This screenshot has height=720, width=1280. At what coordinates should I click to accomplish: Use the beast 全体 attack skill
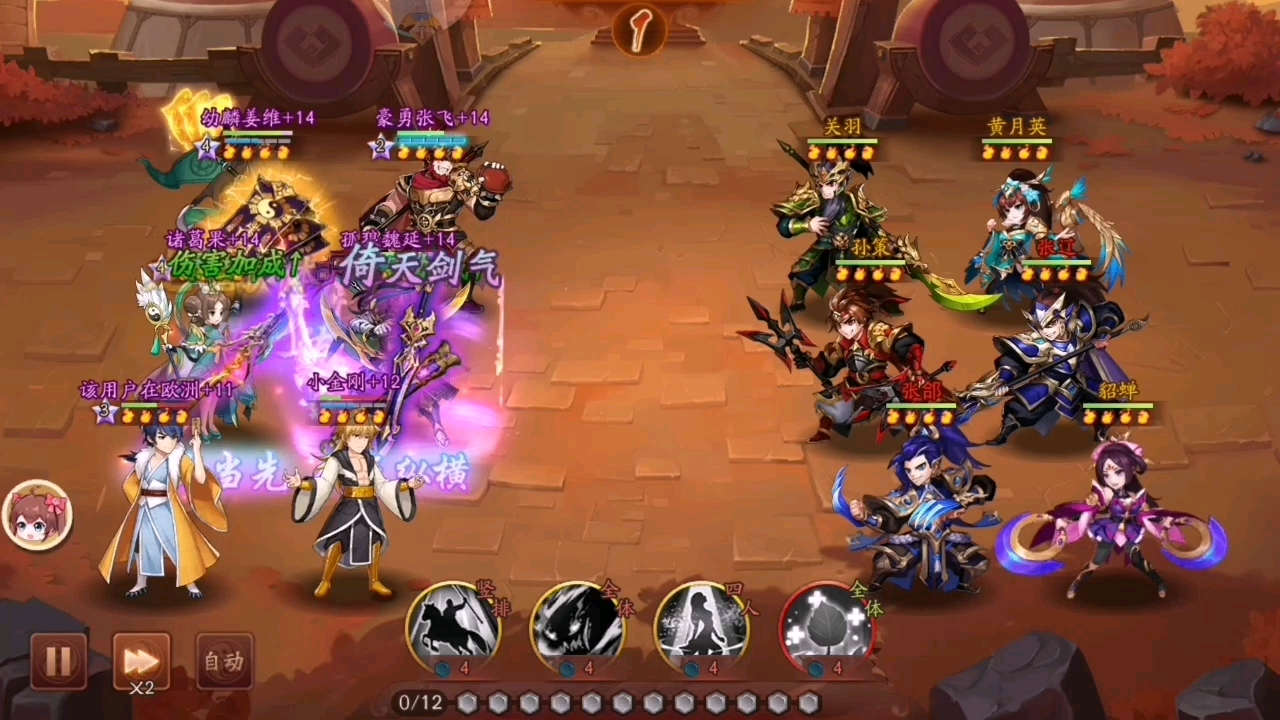click(x=577, y=626)
